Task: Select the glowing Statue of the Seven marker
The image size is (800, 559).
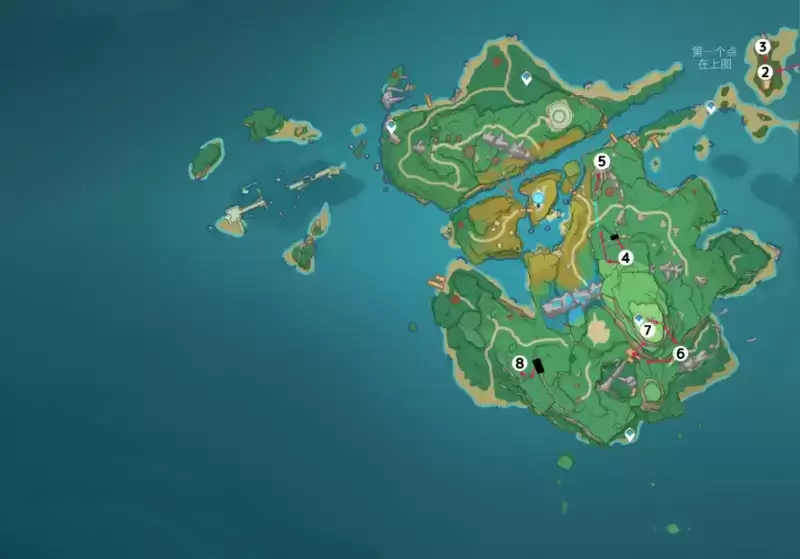Action: pos(539,197)
